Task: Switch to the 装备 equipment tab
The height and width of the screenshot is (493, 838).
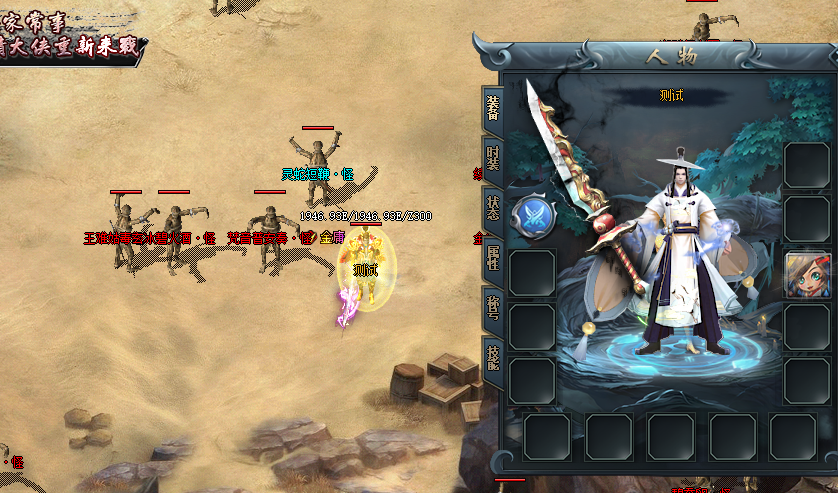Action: pyautogui.click(x=492, y=108)
